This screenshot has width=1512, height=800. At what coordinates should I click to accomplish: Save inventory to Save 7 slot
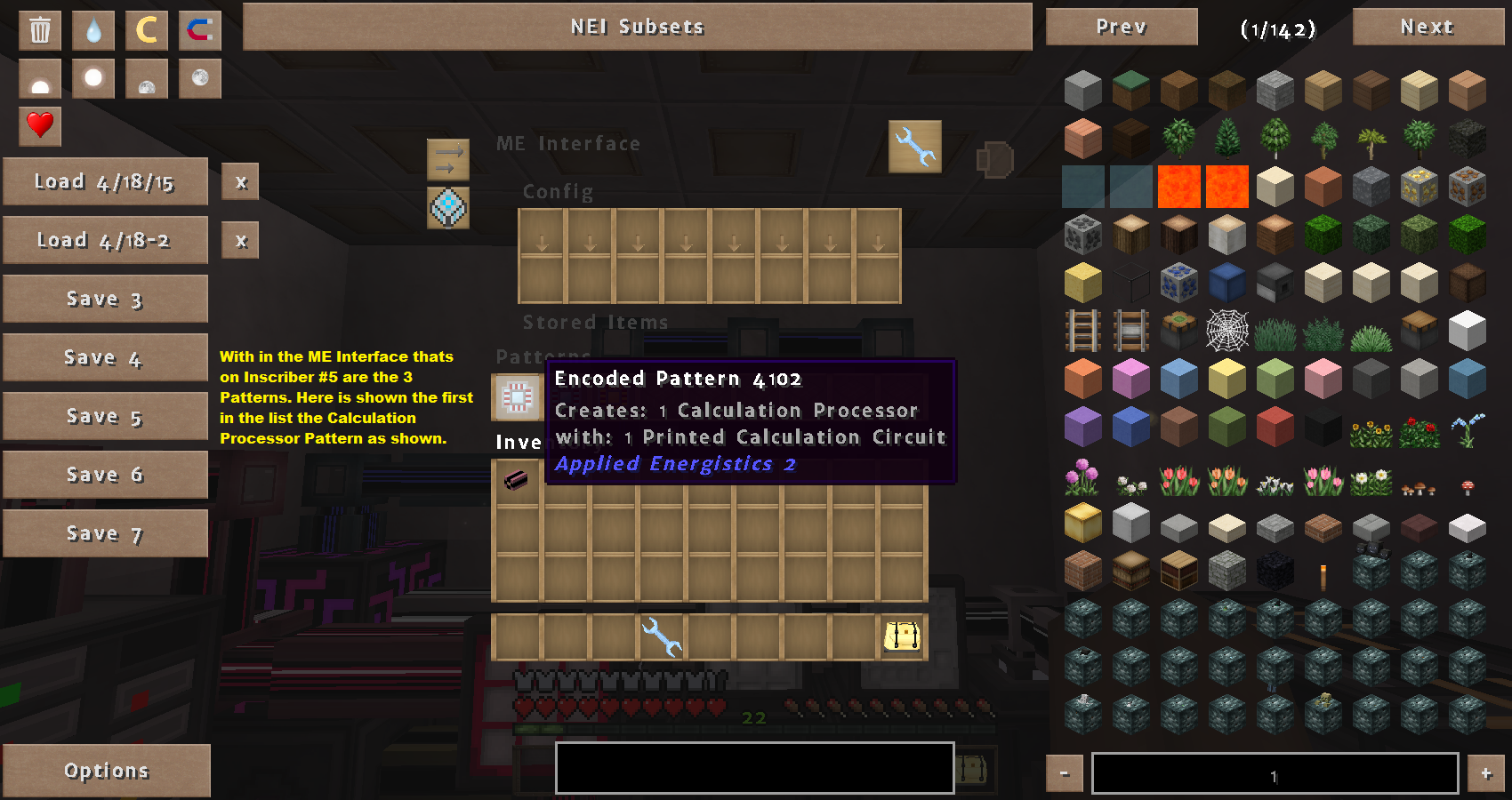105,533
